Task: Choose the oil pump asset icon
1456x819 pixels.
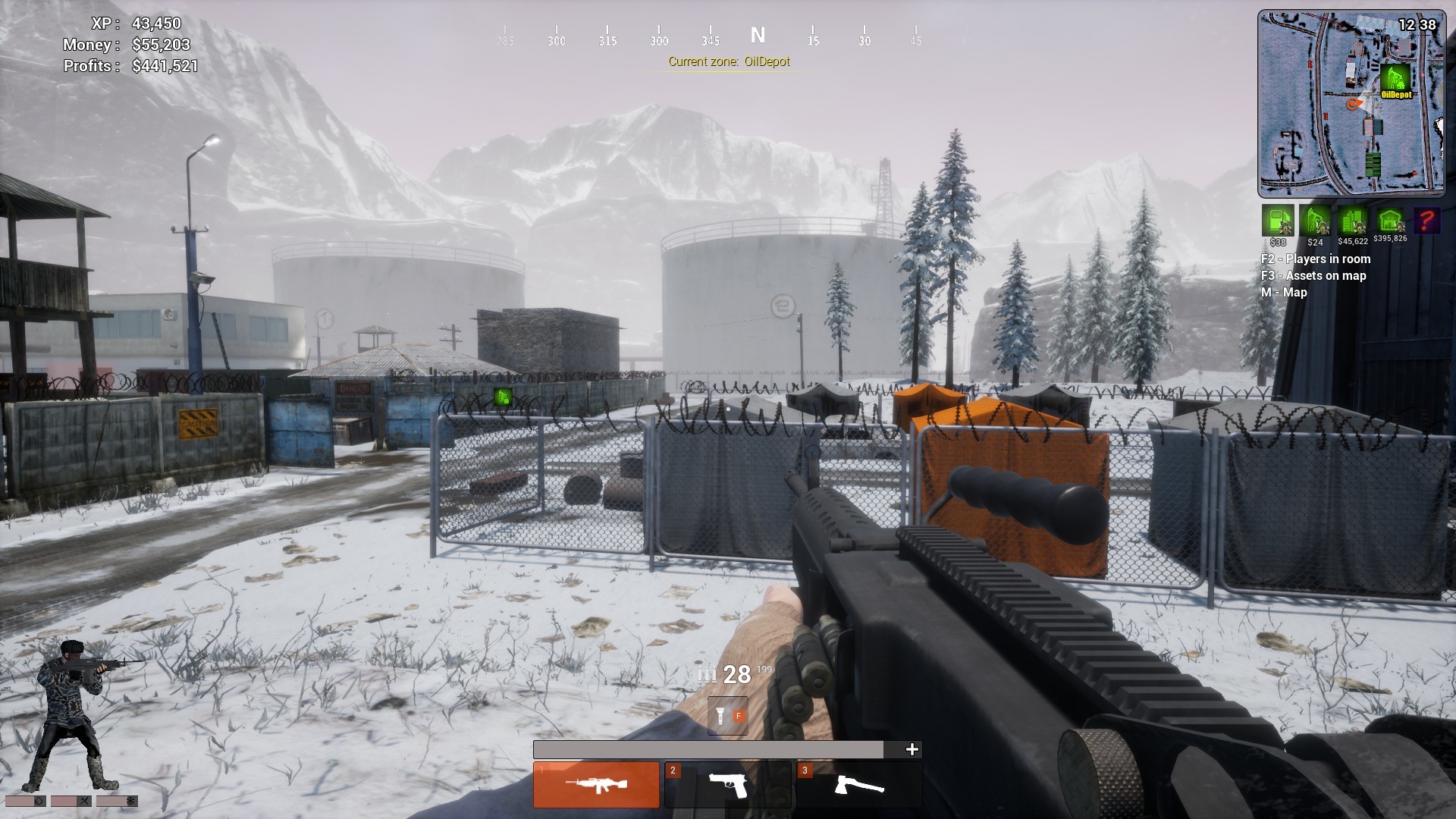Action: point(1315,220)
